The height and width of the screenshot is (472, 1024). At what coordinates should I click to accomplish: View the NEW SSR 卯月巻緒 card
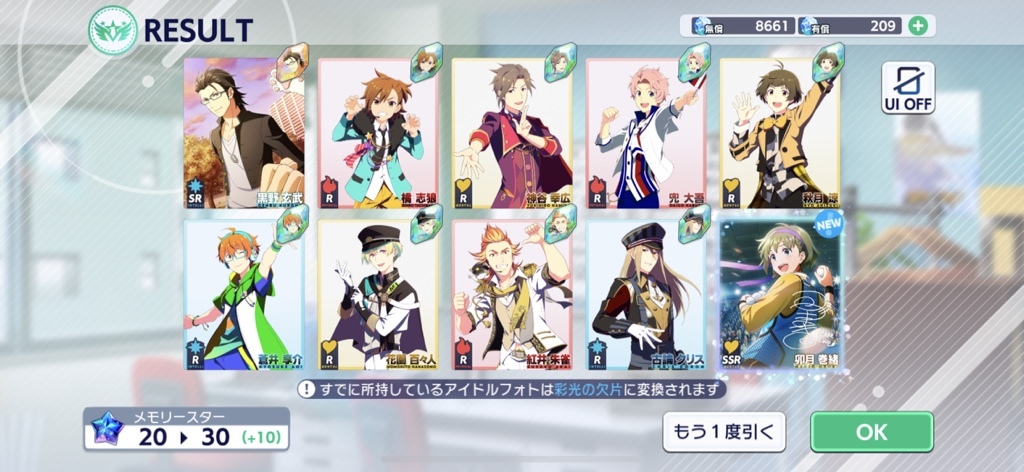click(780, 295)
